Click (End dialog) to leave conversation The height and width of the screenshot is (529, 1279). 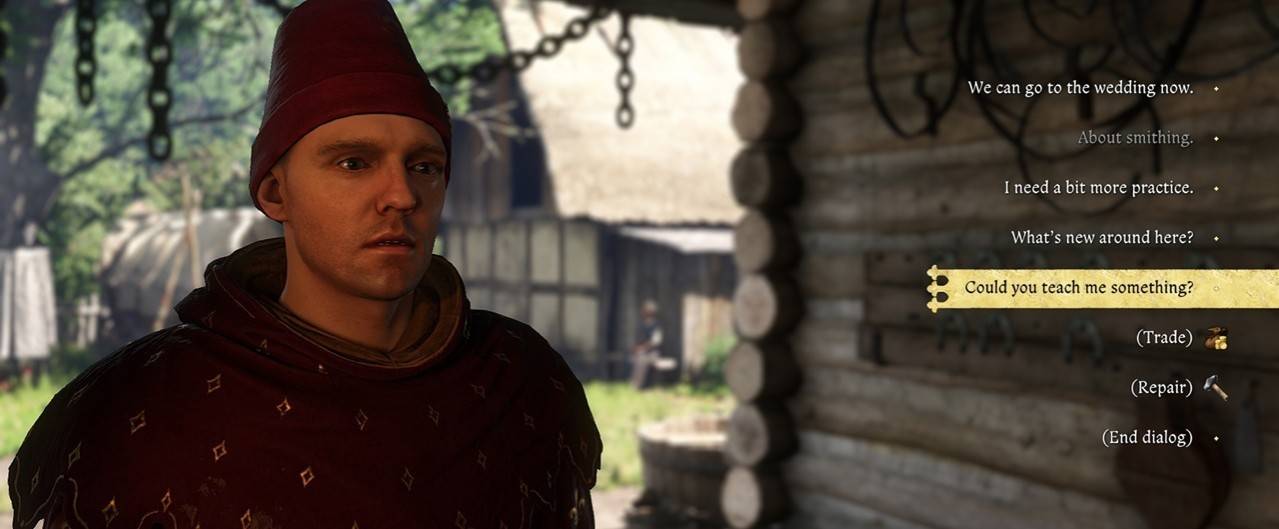coord(1147,438)
